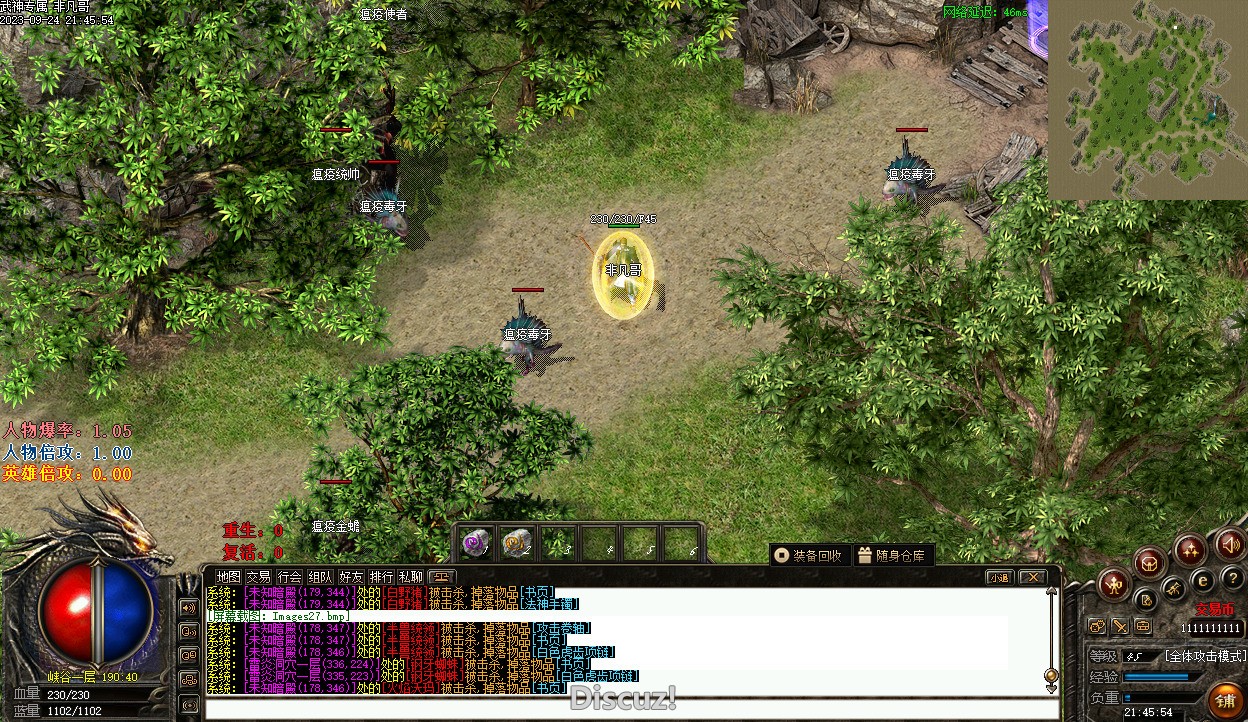Show the 好友 friends tab
Image resolution: width=1248 pixels, height=722 pixels.
coord(351,577)
